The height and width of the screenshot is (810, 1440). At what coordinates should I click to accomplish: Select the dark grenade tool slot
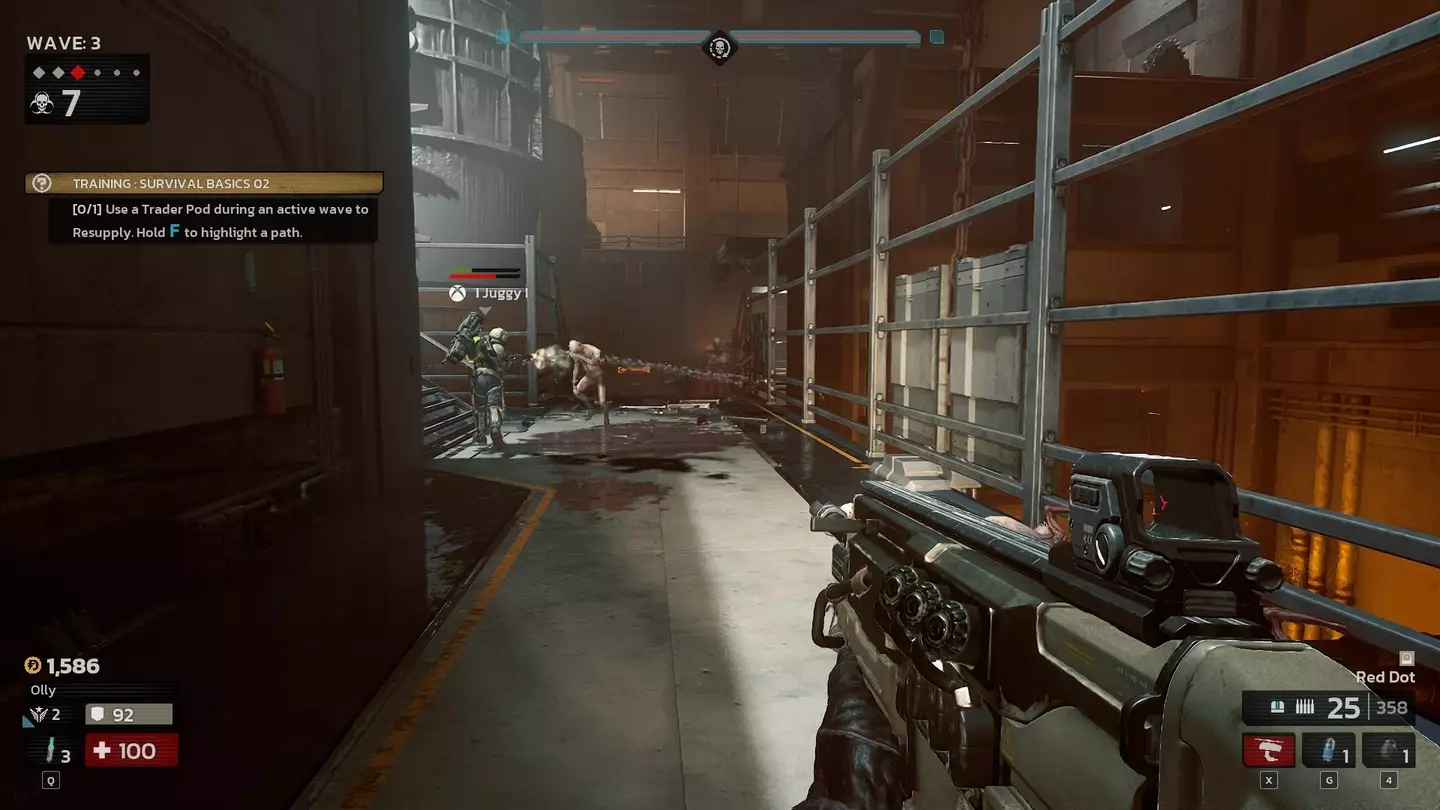point(1389,750)
